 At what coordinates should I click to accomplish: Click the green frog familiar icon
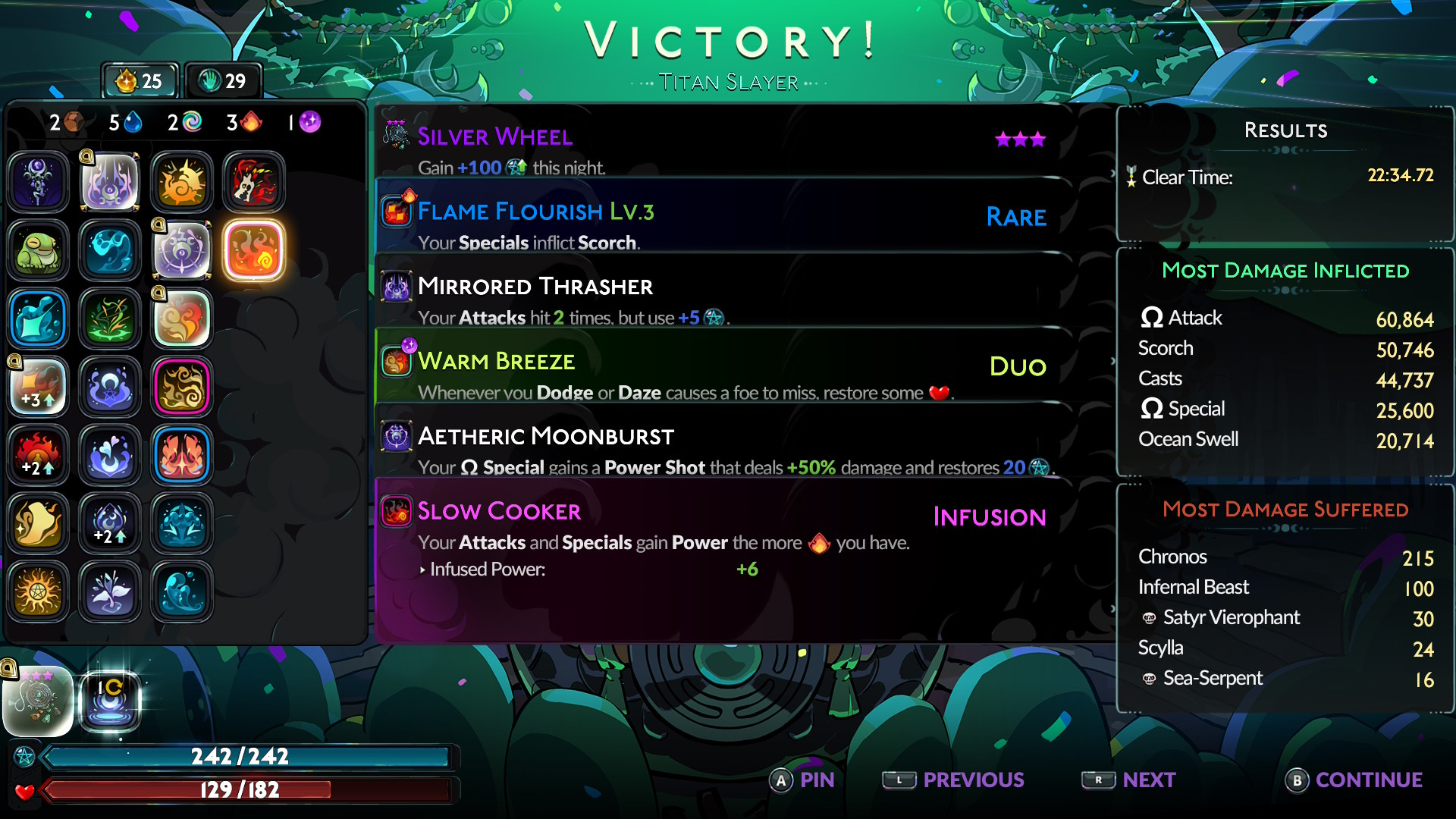(x=38, y=250)
